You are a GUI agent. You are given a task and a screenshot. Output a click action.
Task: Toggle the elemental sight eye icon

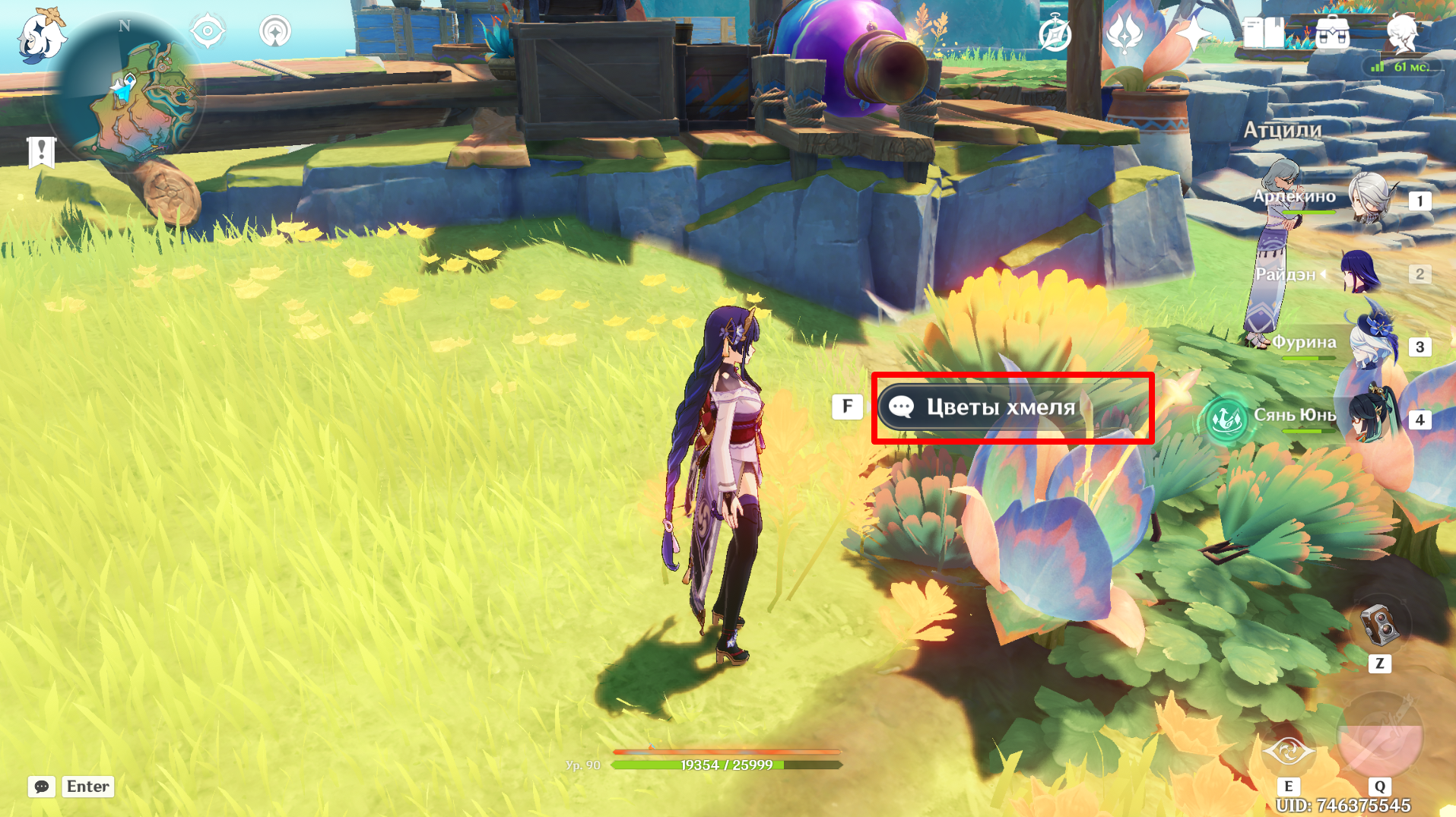[208, 32]
